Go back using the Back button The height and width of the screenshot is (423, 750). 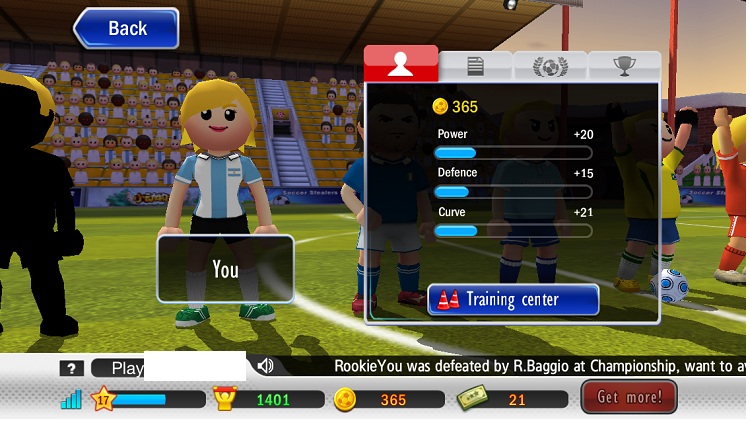(x=126, y=28)
